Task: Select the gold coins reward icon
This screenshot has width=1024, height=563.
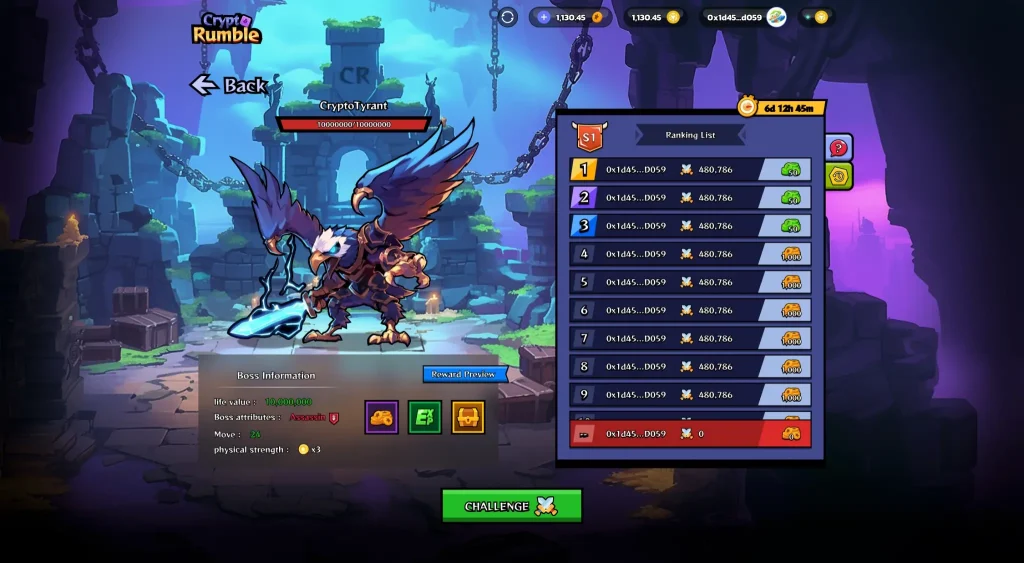Action: click(382, 417)
